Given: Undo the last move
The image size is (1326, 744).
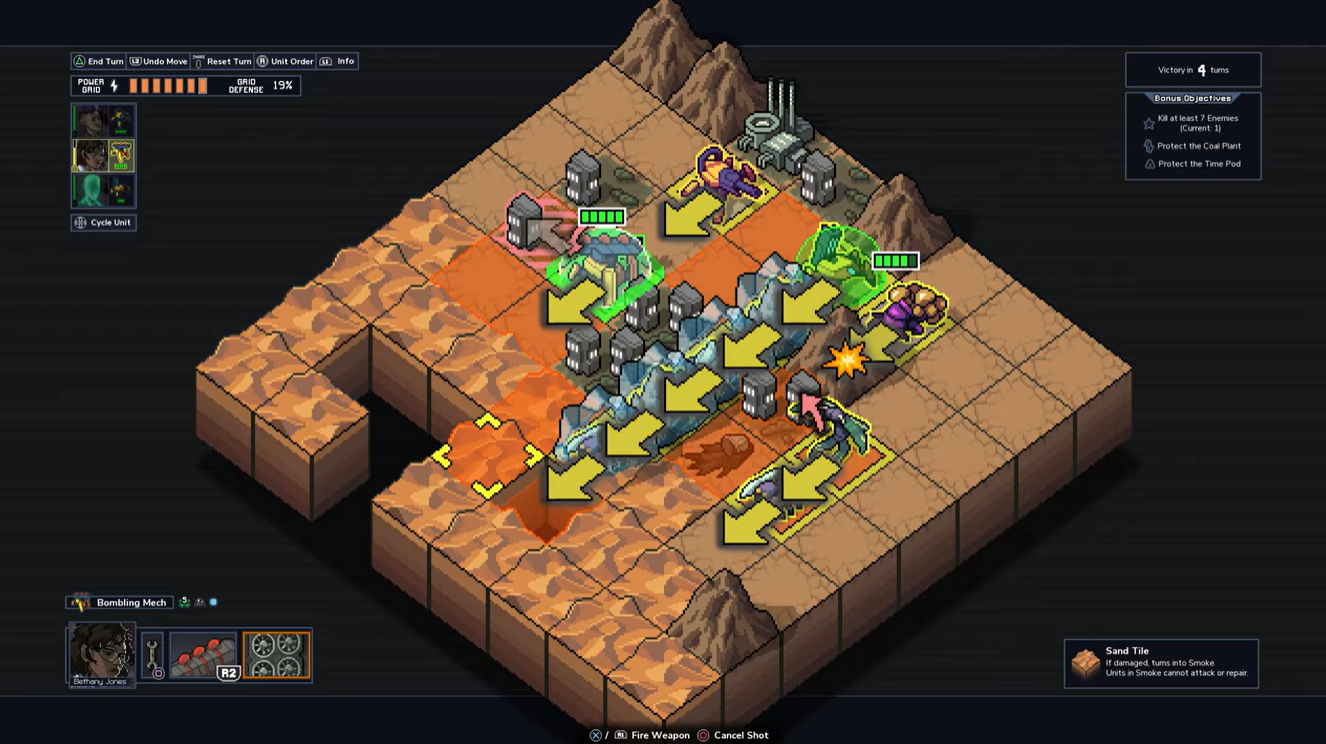Looking at the screenshot, I should 159,61.
